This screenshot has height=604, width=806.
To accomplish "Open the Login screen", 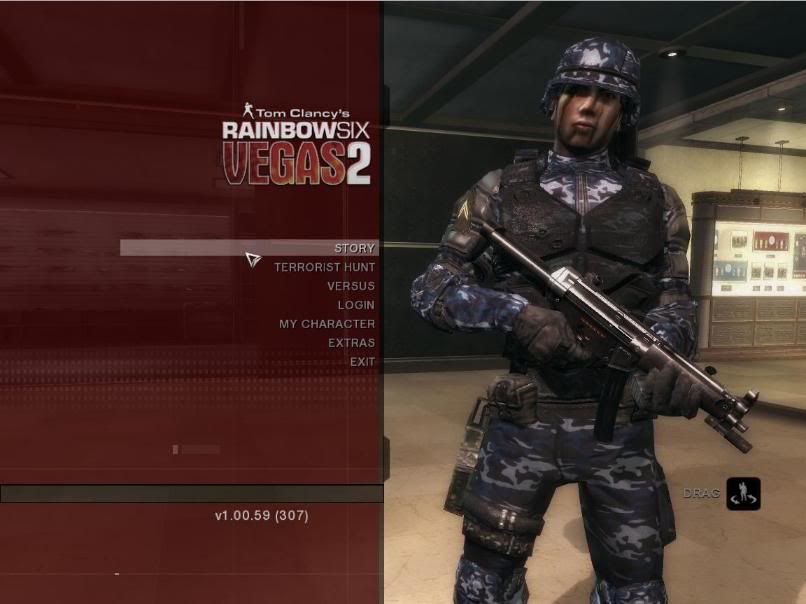I will click(x=356, y=305).
